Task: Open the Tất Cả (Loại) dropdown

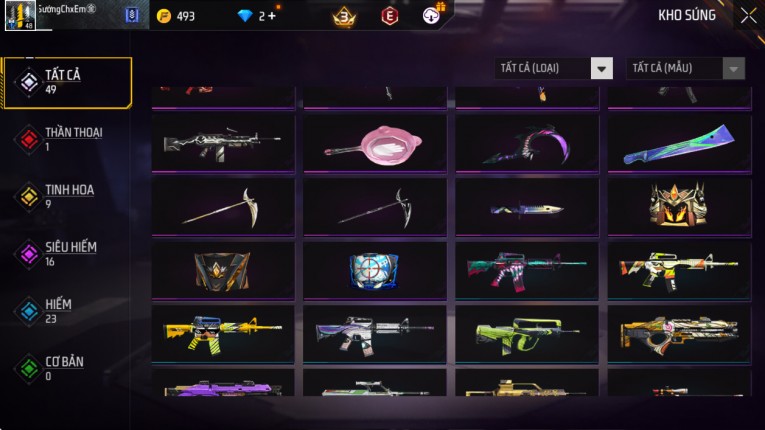Action: click(x=554, y=68)
